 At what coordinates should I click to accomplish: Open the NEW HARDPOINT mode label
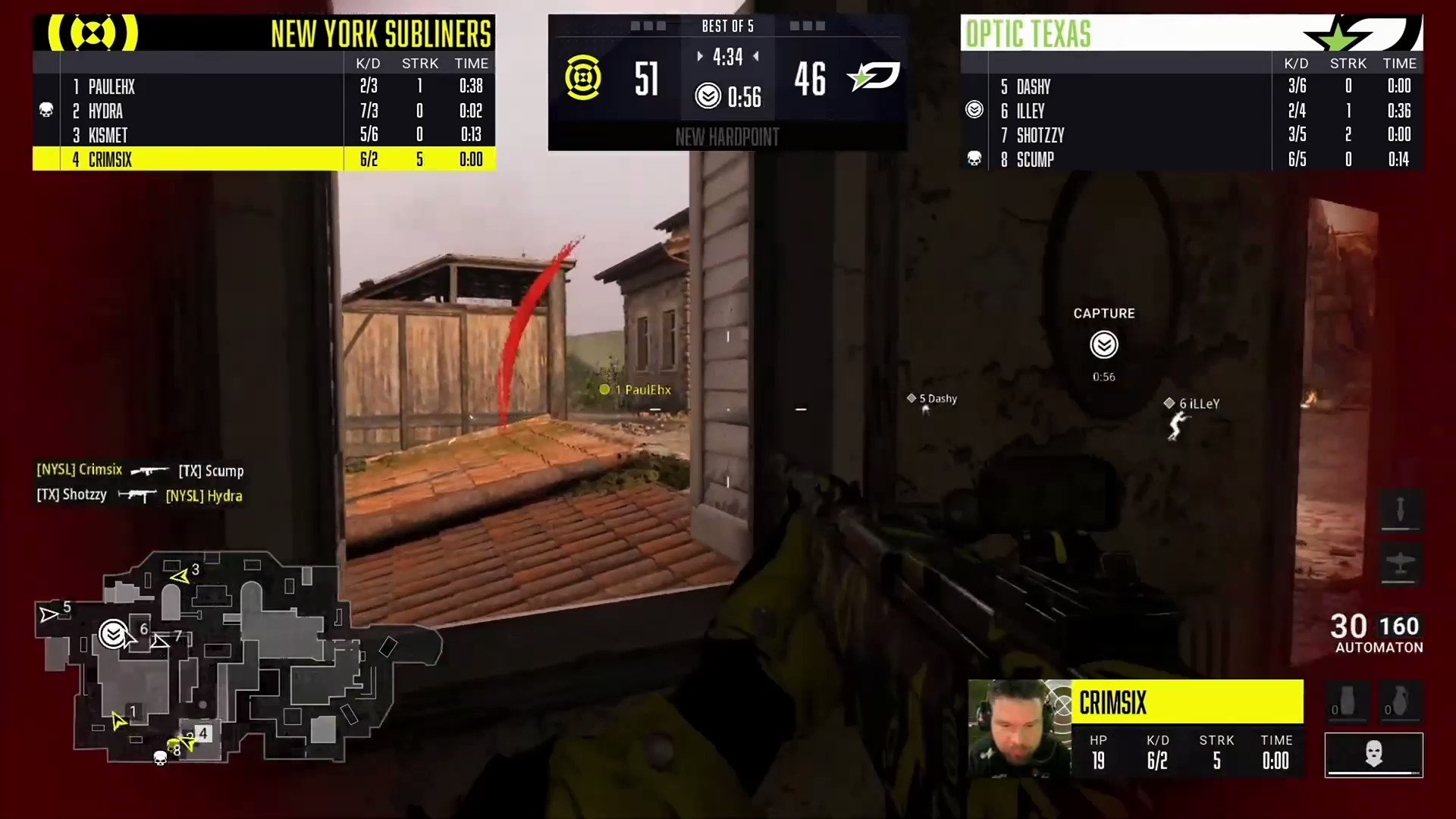point(727,137)
